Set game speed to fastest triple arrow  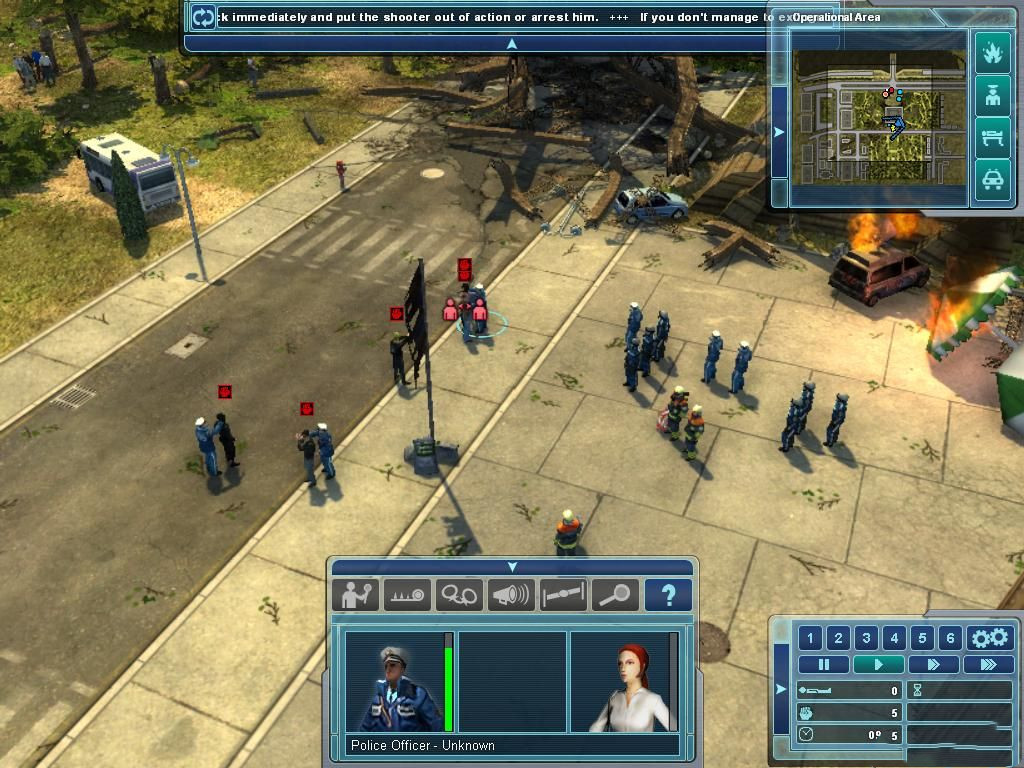[988, 664]
